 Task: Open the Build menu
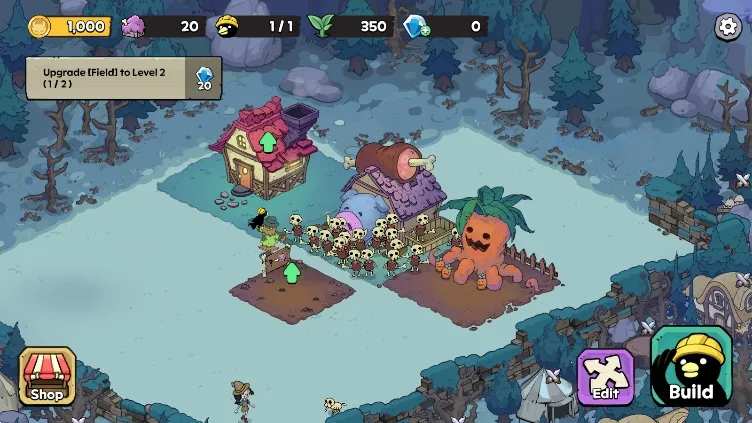coord(691,367)
